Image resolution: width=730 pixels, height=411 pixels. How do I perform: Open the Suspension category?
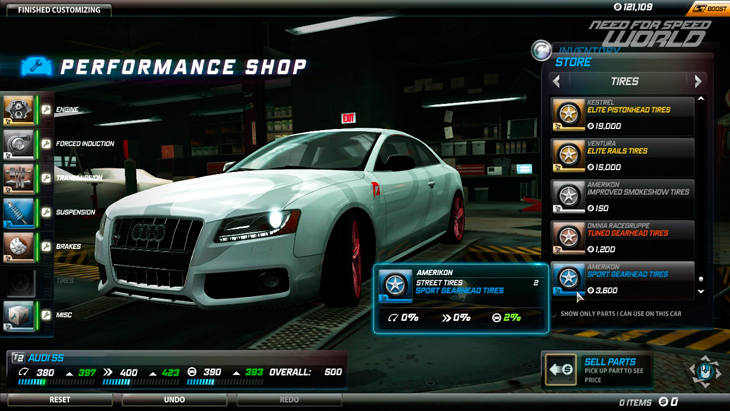tap(20, 212)
